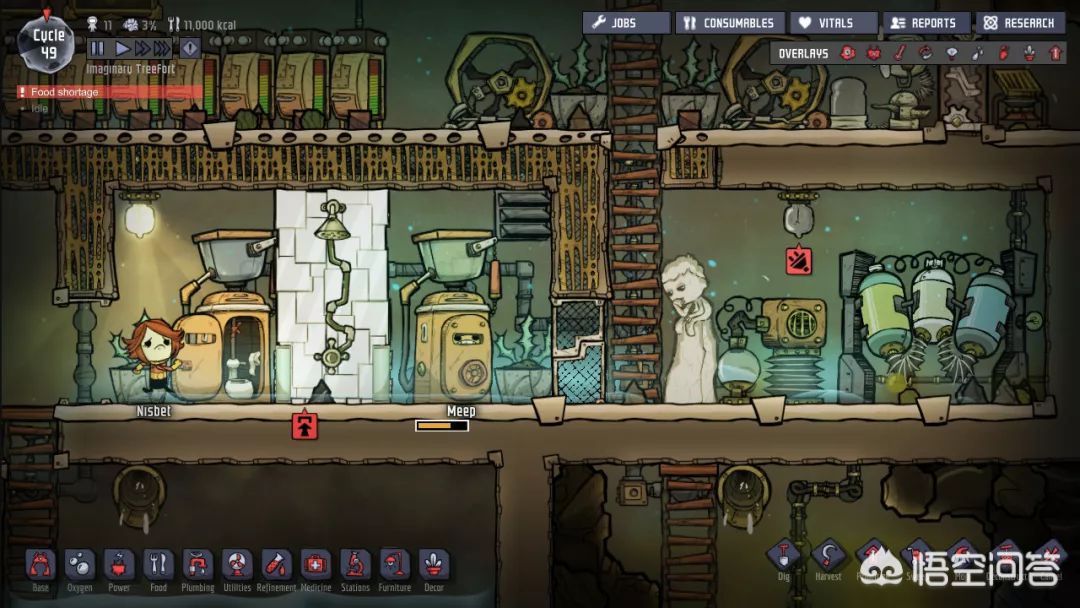This screenshot has width=1080, height=608.
Task: Open the Research tree
Action: (1020, 23)
